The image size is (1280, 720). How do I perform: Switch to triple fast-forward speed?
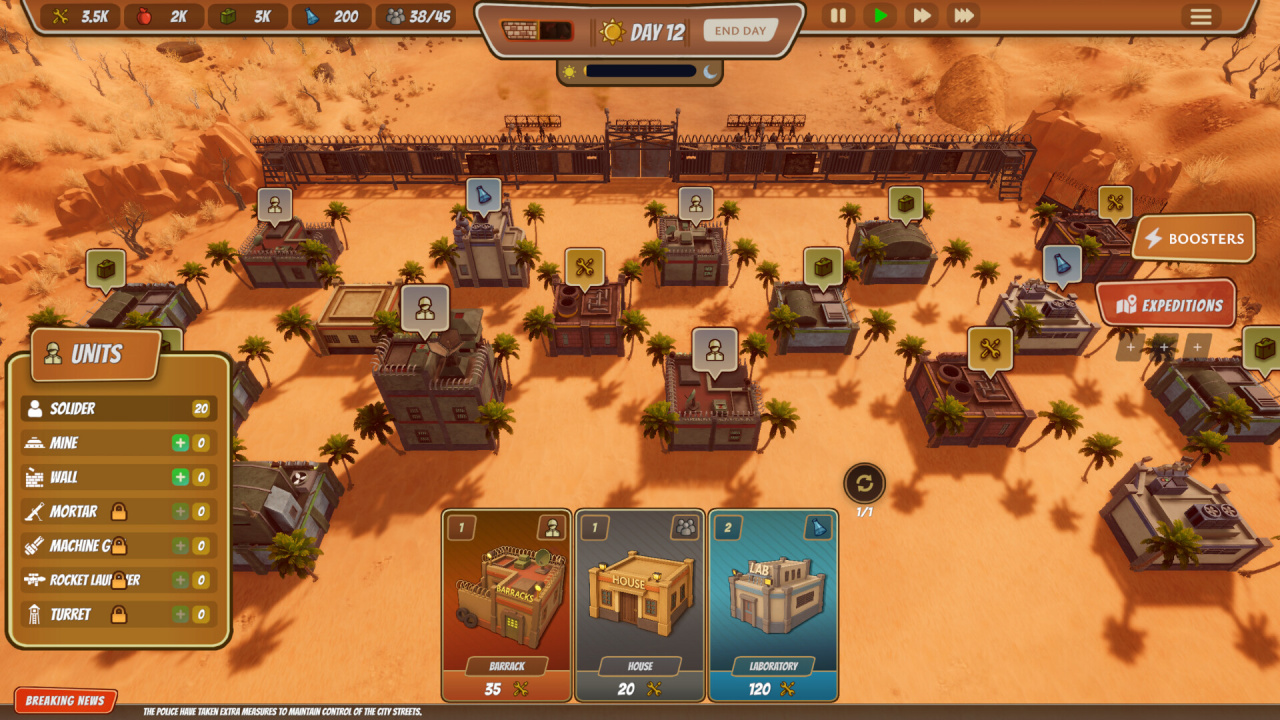coord(964,16)
